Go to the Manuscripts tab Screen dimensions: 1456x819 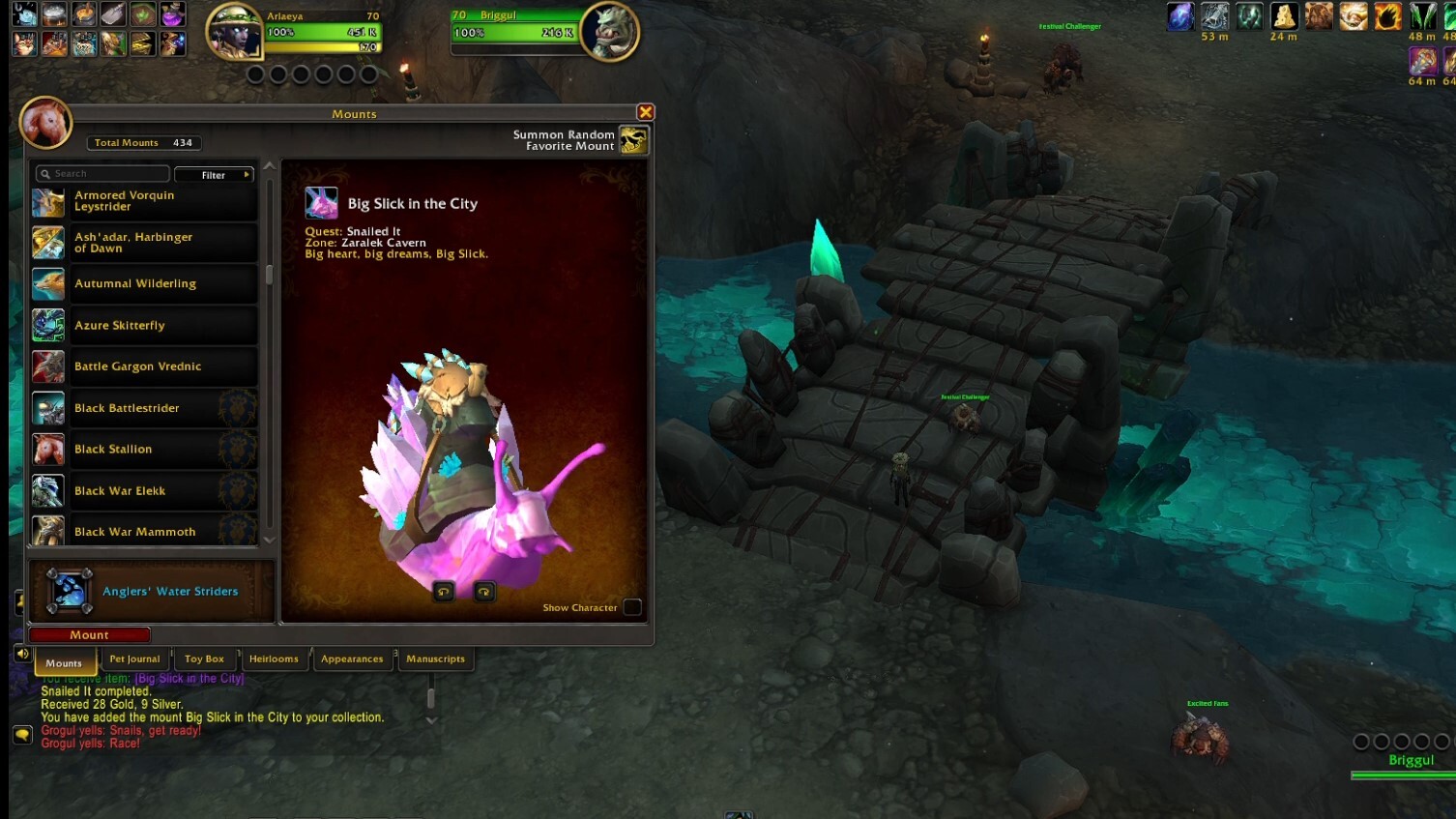pyautogui.click(x=435, y=659)
